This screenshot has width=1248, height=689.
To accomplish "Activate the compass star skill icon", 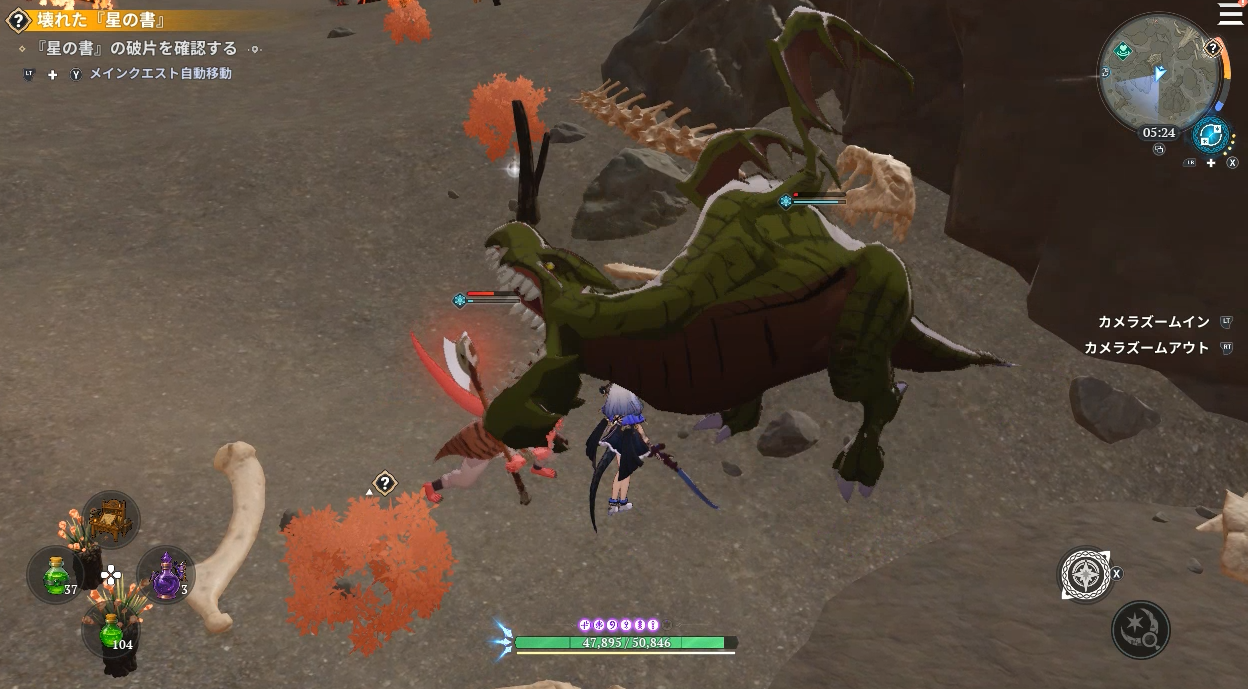I will click(x=1084, y=574).
